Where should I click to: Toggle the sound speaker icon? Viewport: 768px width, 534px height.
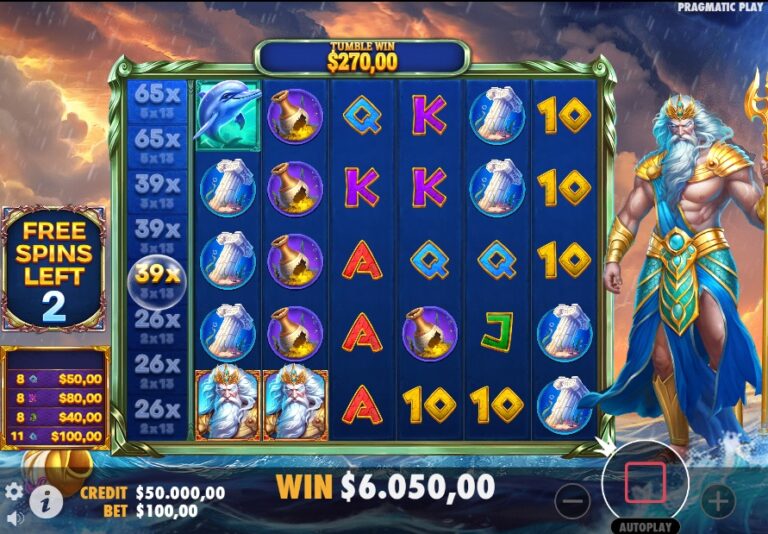(14, 519)
